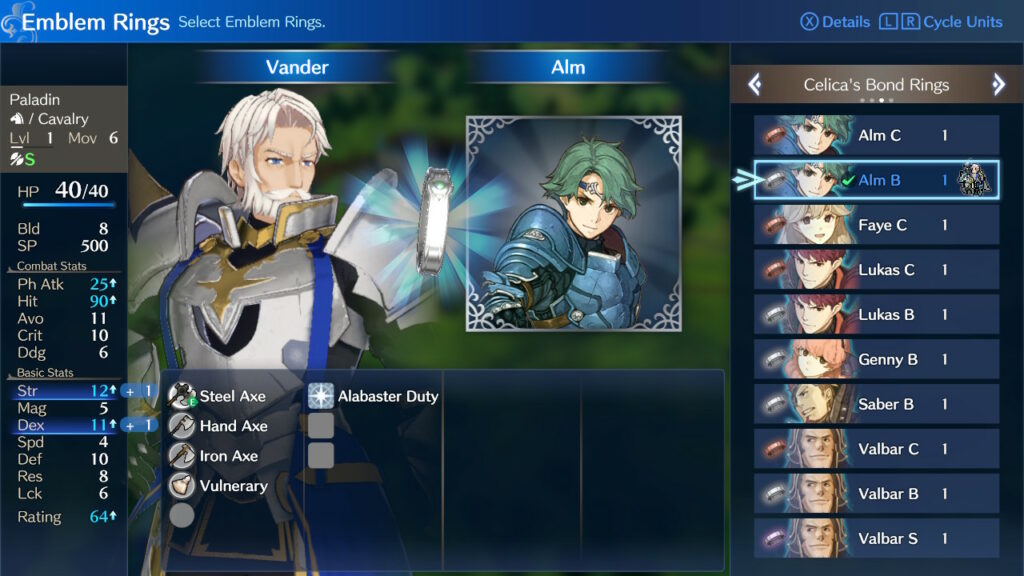Choose the Lukas B bond ring
This screenshot has width=1024, height=576.
point(876,315)
